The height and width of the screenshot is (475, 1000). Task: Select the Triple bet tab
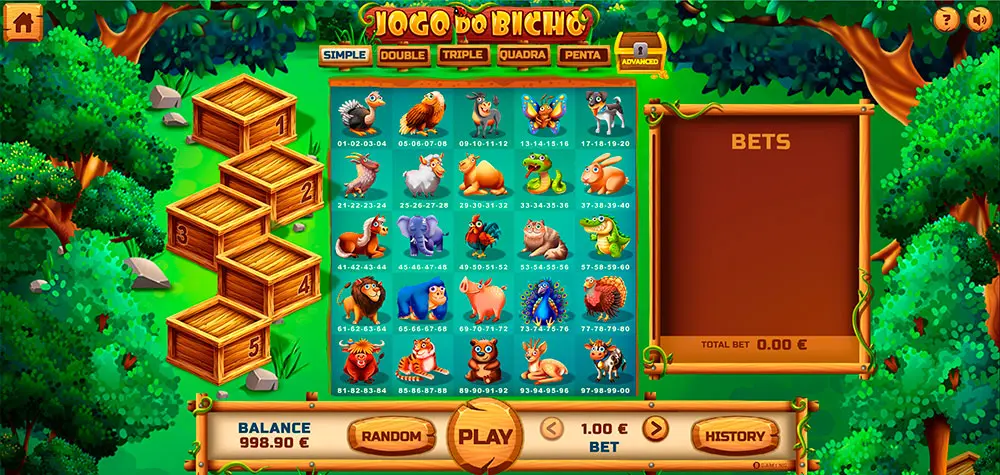462,55
